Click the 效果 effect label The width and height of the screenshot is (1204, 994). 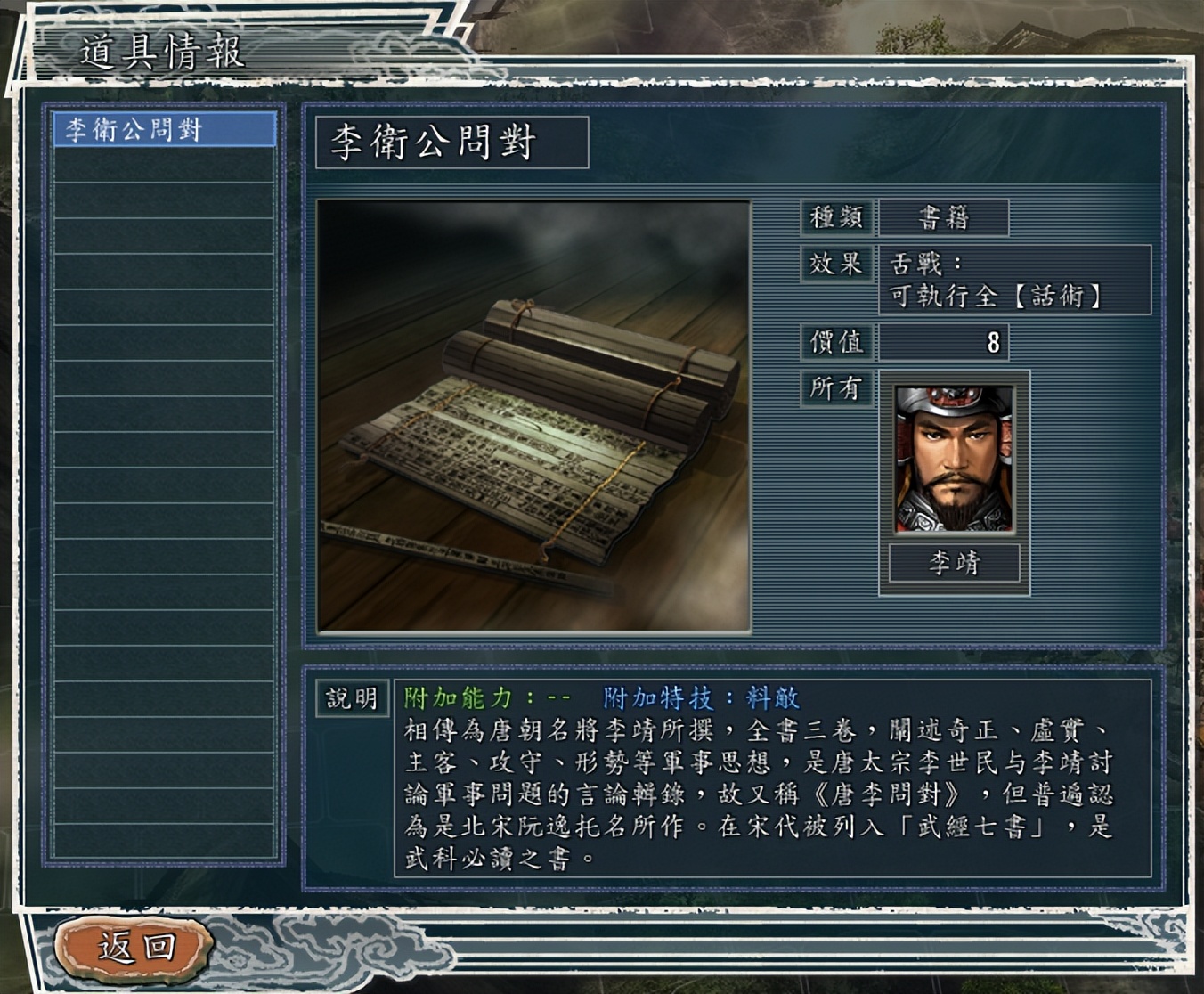(x=835, y=264)
